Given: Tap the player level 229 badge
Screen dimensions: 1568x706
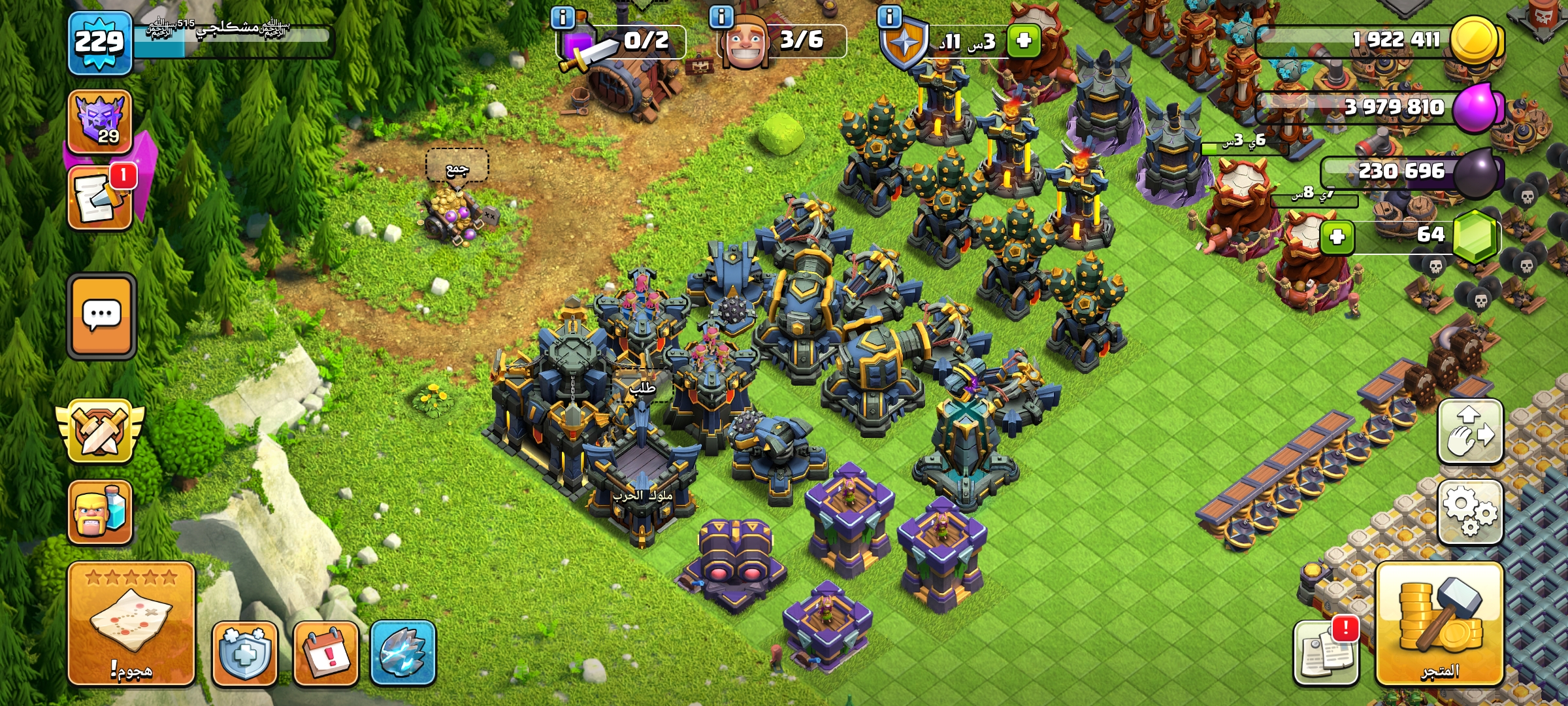Looking at the screenshot, I should (x=99, y=43).
